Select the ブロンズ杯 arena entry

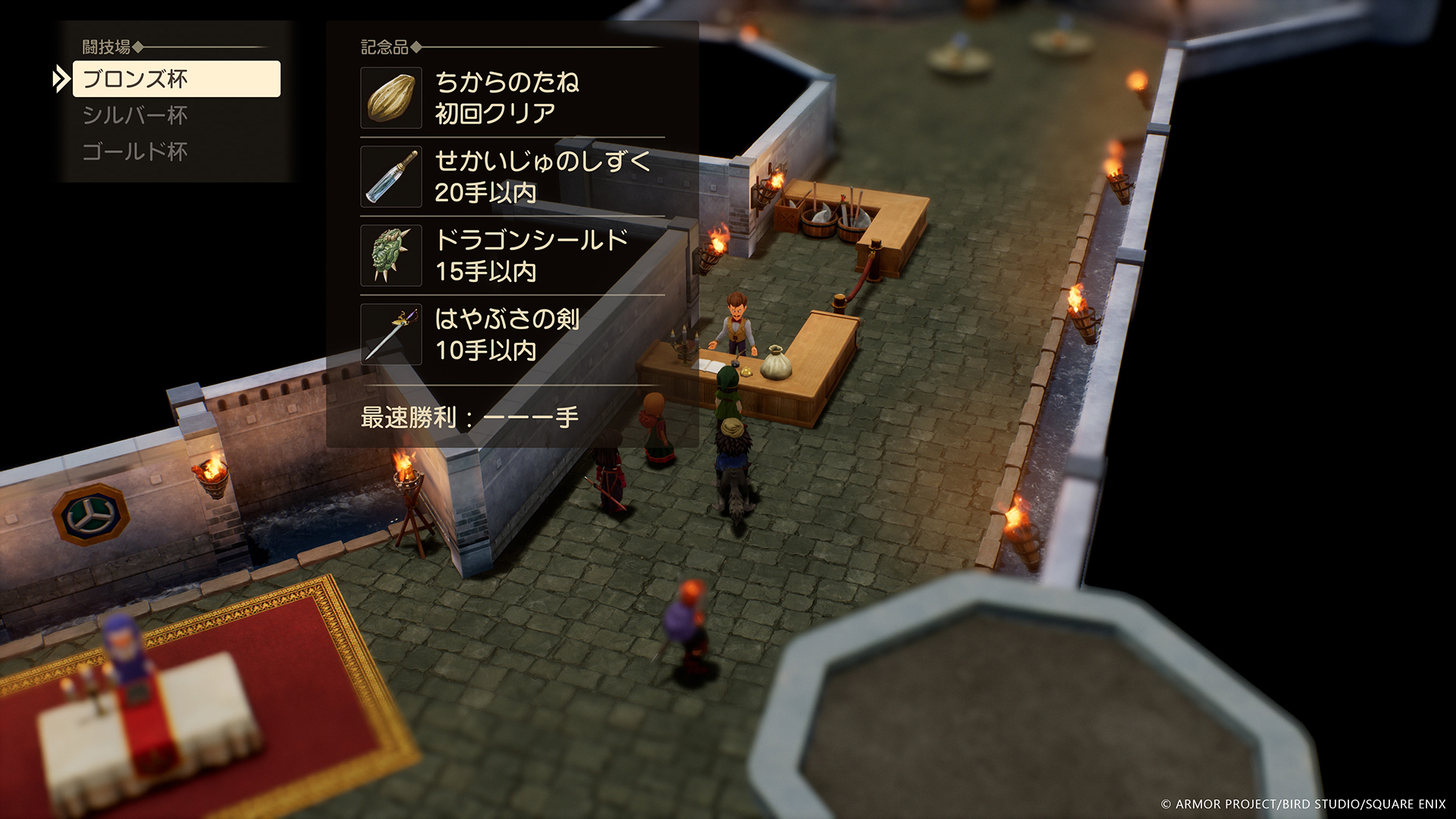[x=175, y=79]
